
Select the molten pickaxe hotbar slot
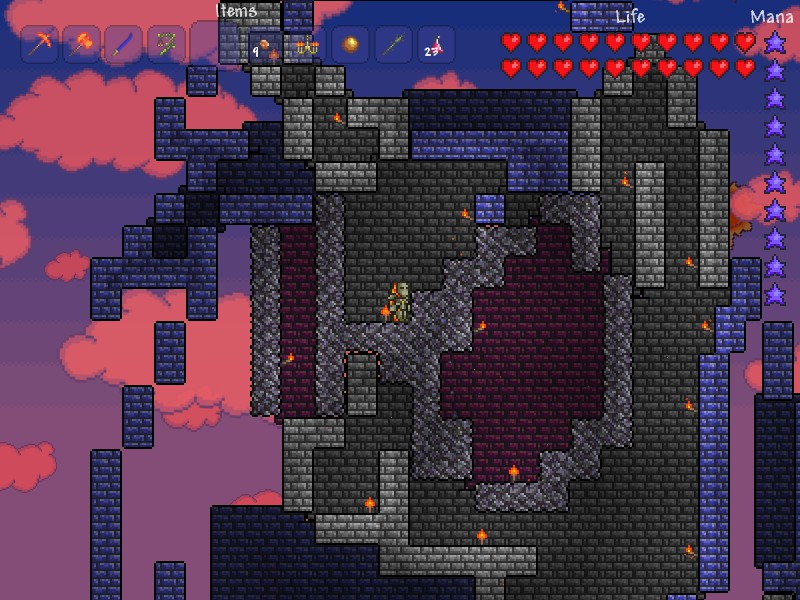tap(39, 45)
